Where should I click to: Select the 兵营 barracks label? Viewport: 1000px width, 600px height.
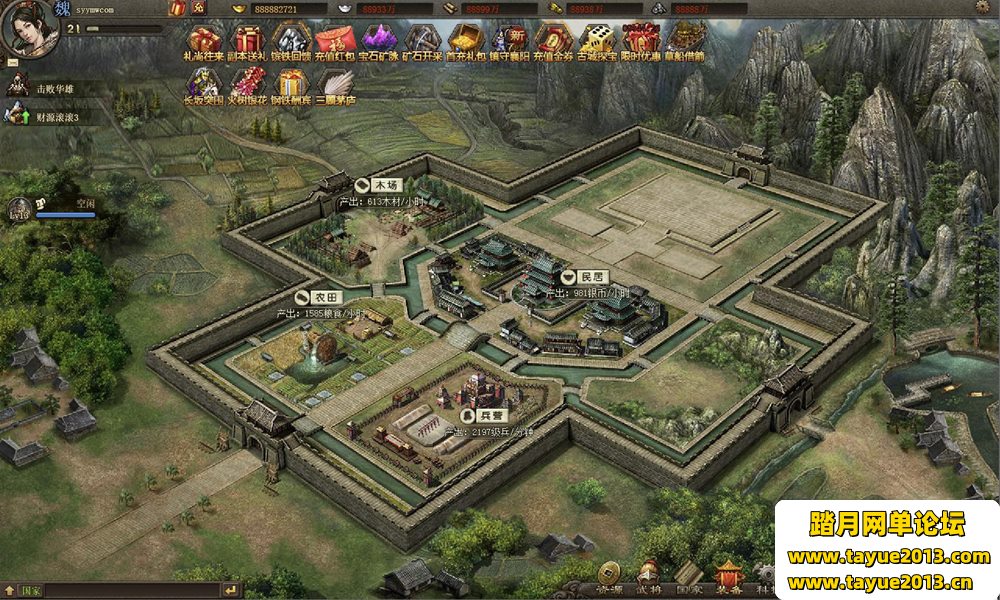pos(482,414)
